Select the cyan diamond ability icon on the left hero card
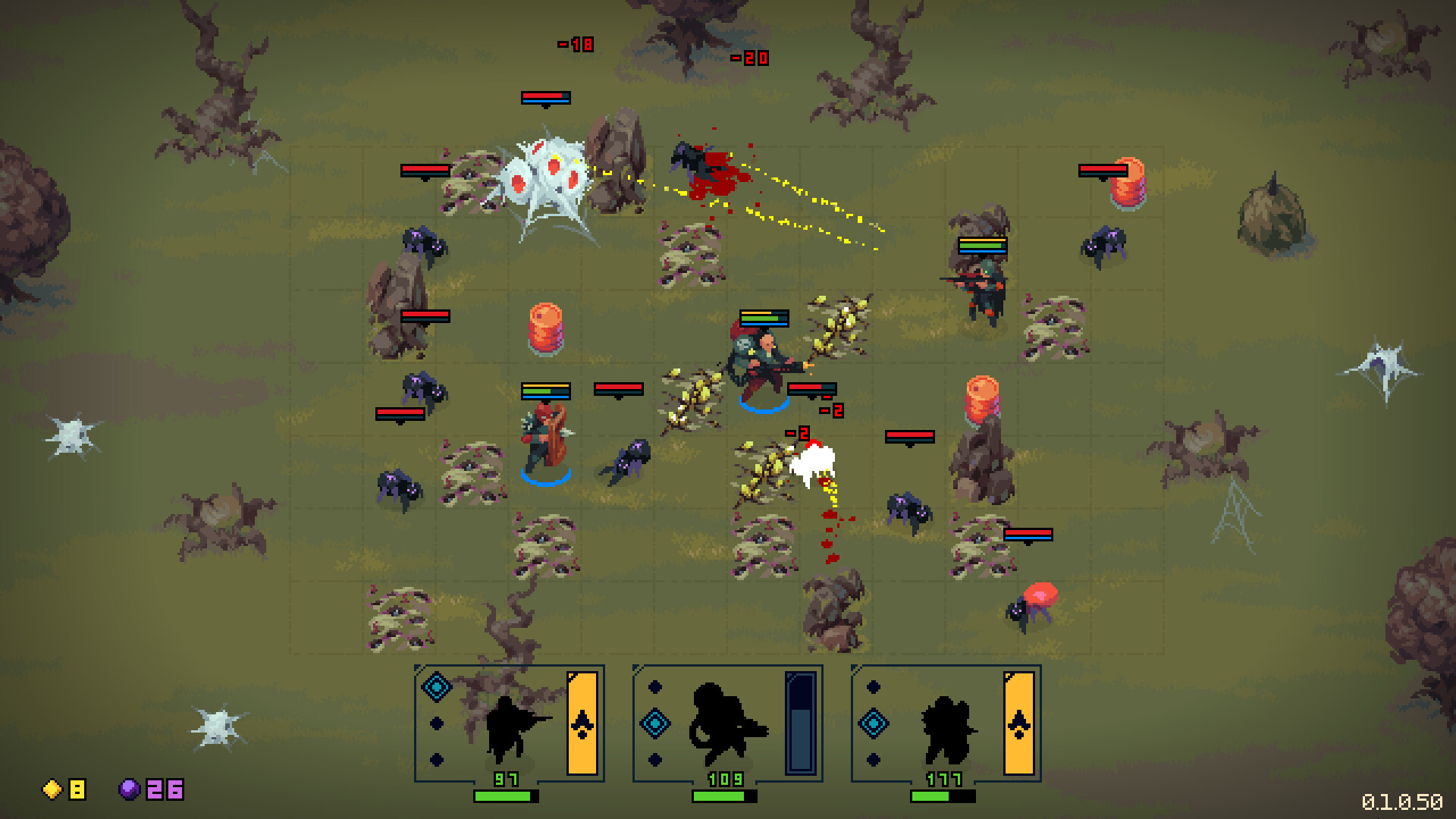 pyautogui.click(x=435, y=687)
